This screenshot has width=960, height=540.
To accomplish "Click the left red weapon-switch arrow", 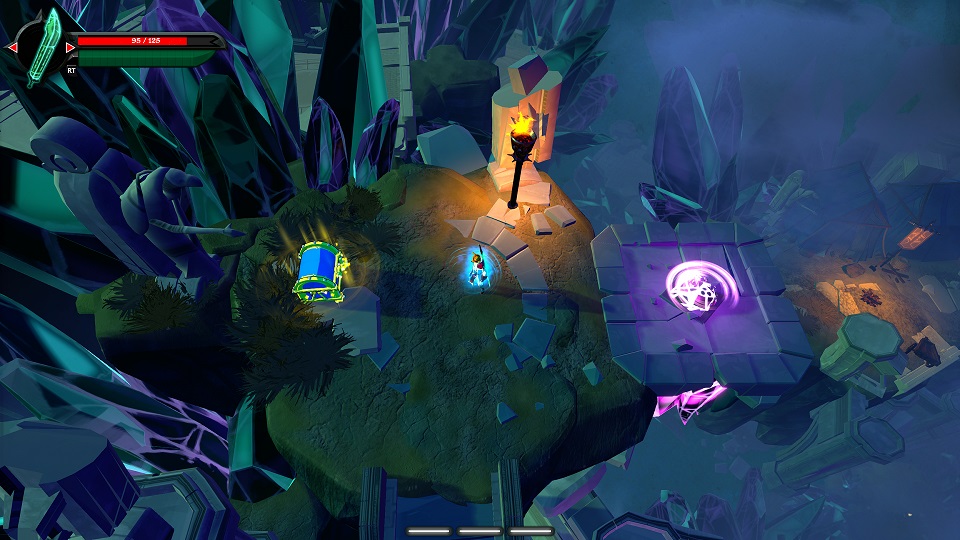I will point(12,47).
